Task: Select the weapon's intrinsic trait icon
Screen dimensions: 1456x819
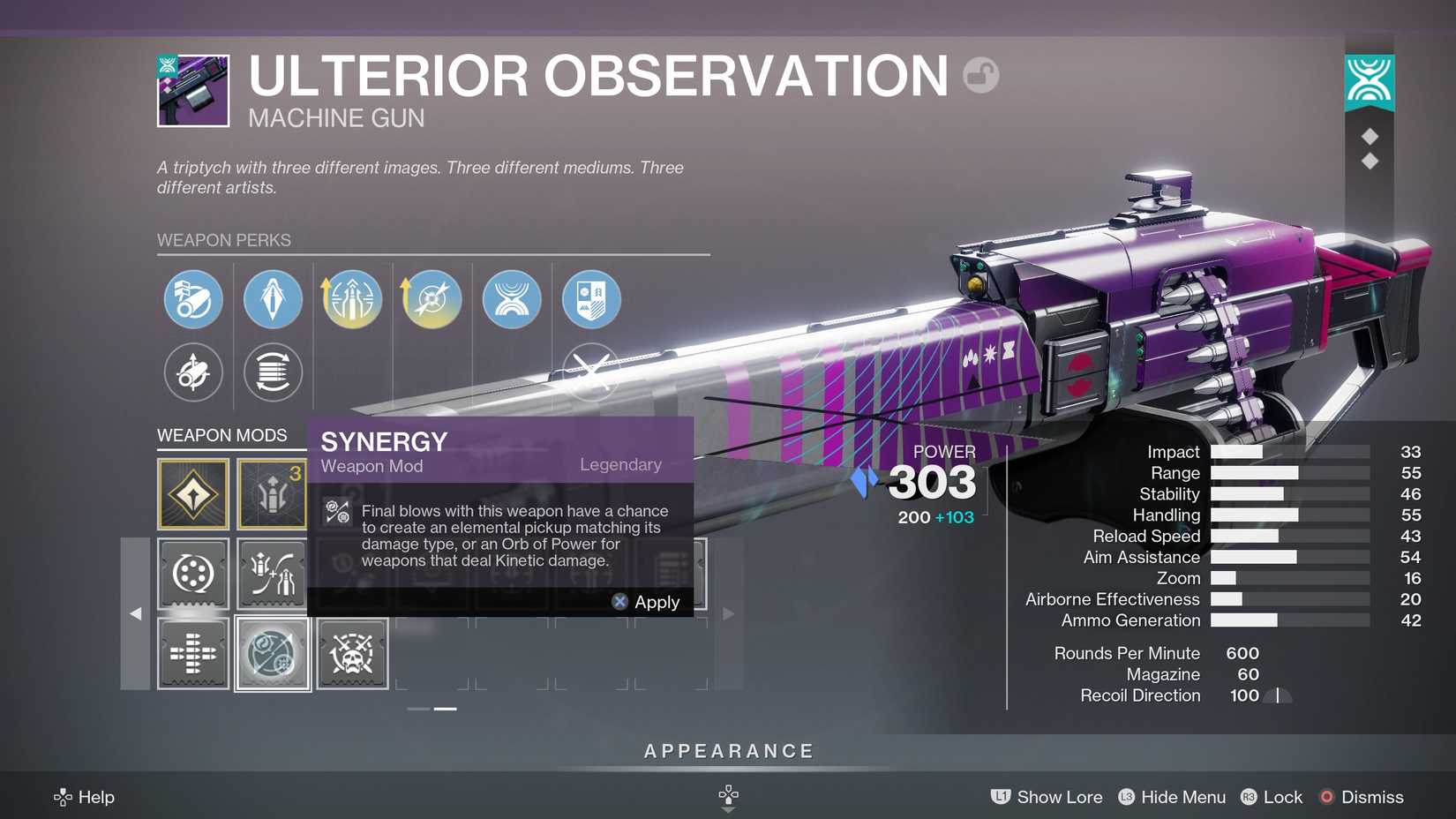Action: click(510, 298)
